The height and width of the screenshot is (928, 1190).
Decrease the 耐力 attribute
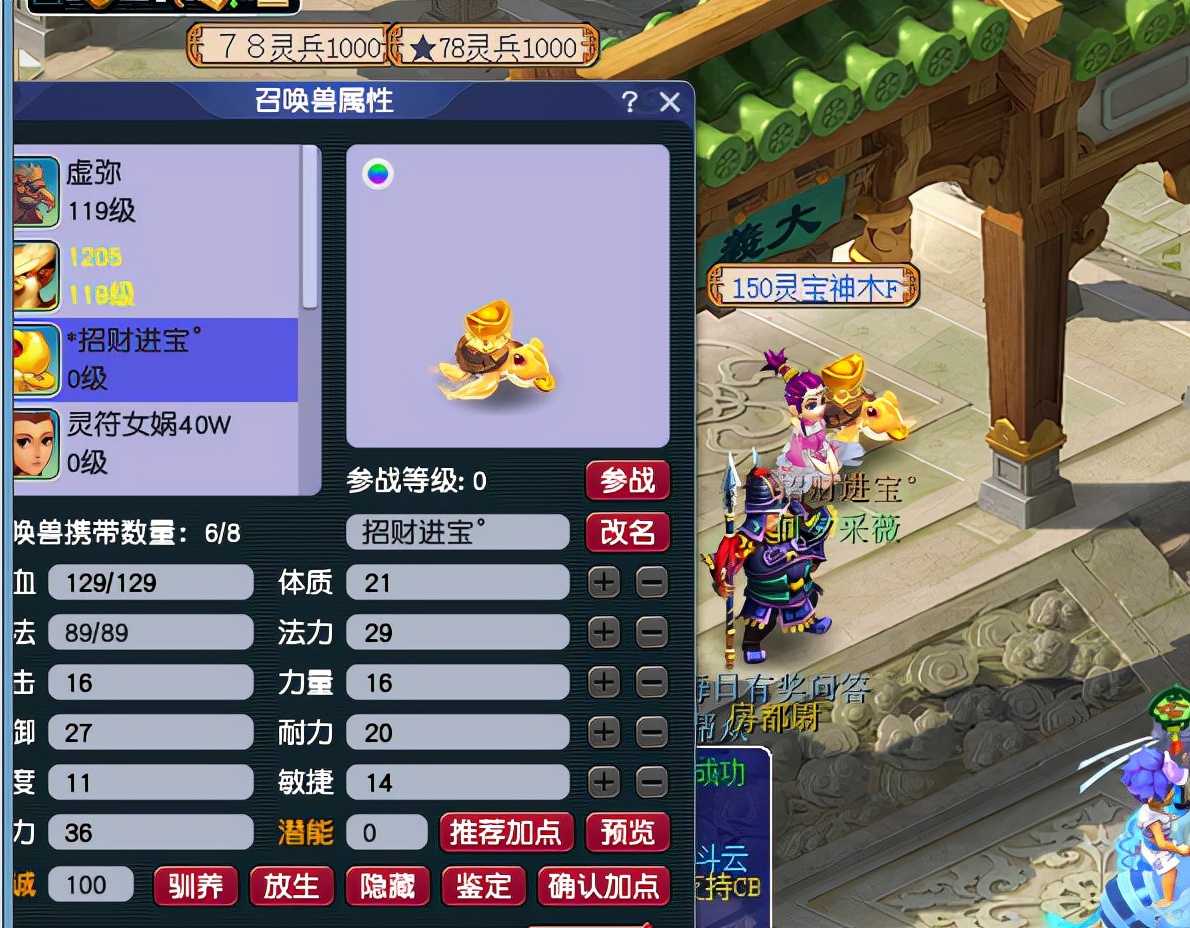tap(651, 732)
